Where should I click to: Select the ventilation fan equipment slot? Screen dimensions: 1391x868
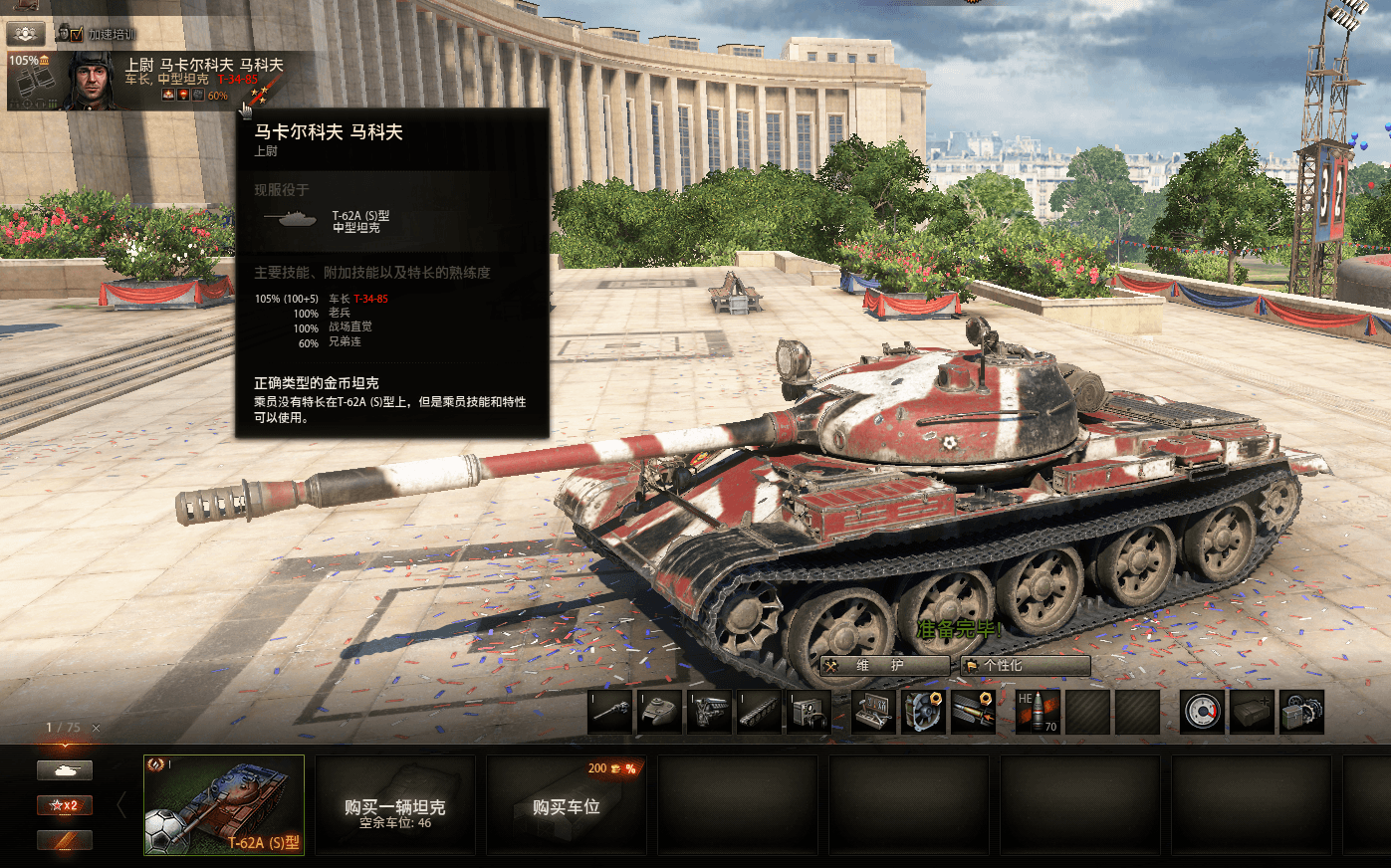(923, 712)
